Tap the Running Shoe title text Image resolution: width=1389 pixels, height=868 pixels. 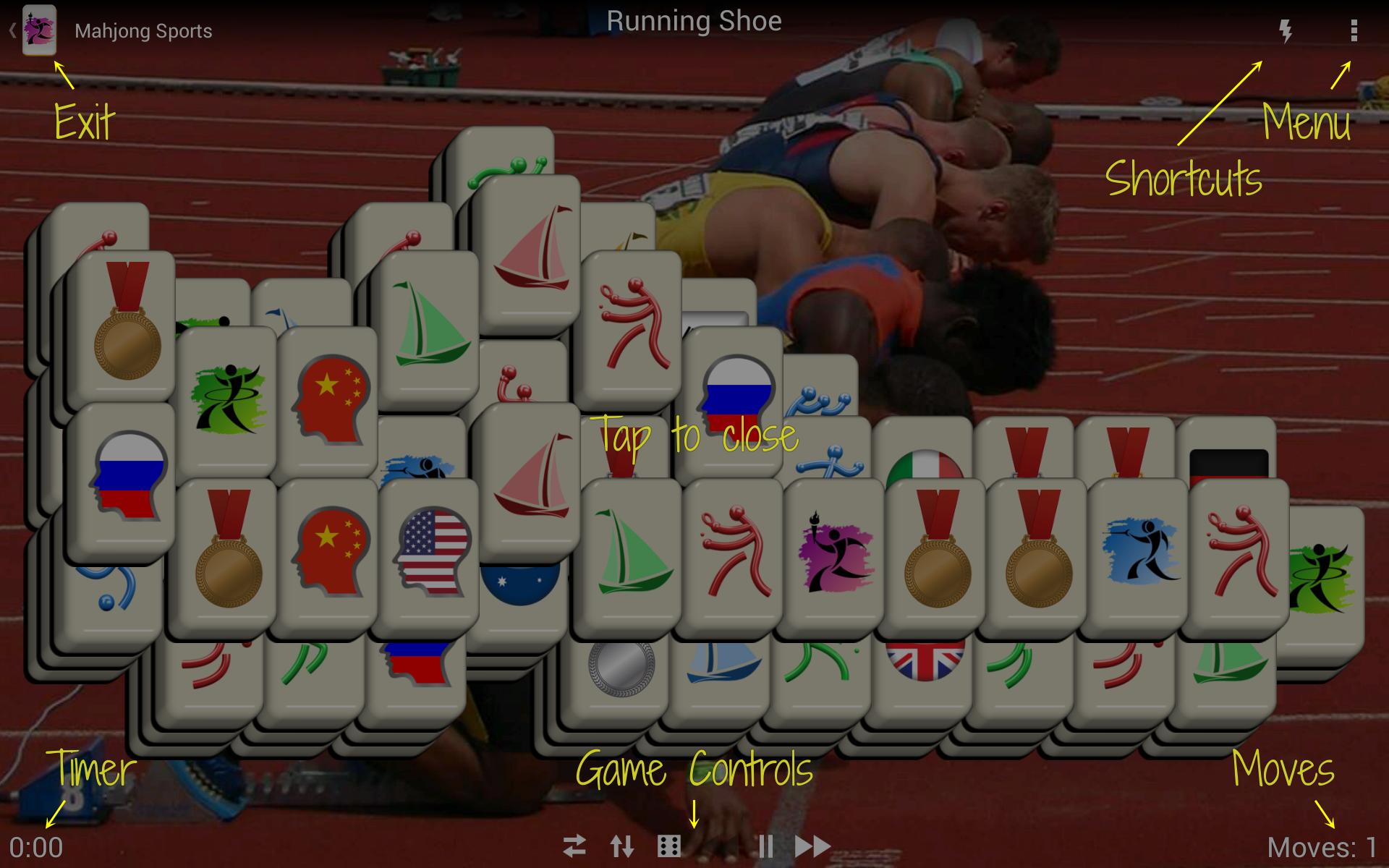coord(696,22)
